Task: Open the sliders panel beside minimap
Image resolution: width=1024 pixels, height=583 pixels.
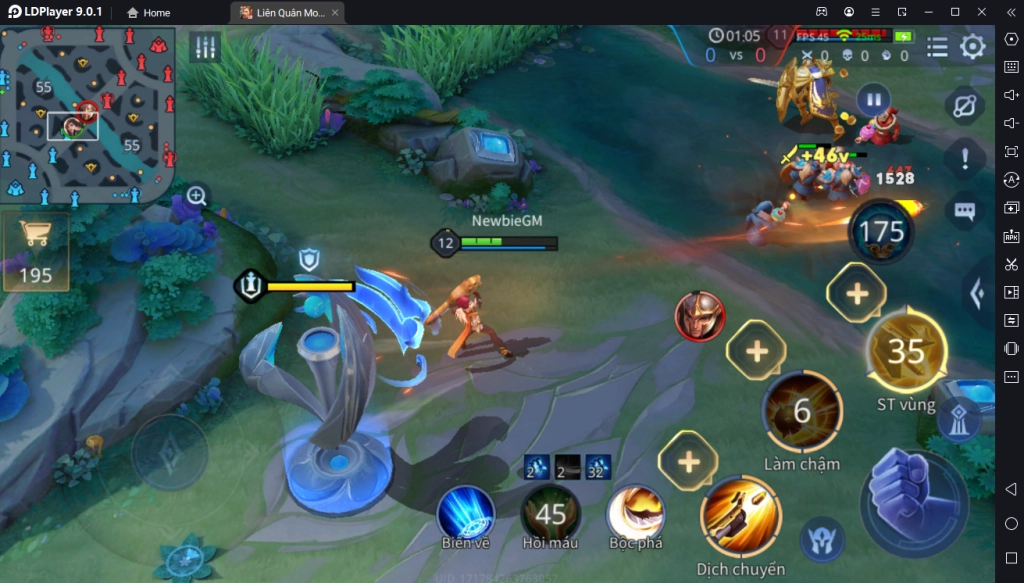Action: 205,47
